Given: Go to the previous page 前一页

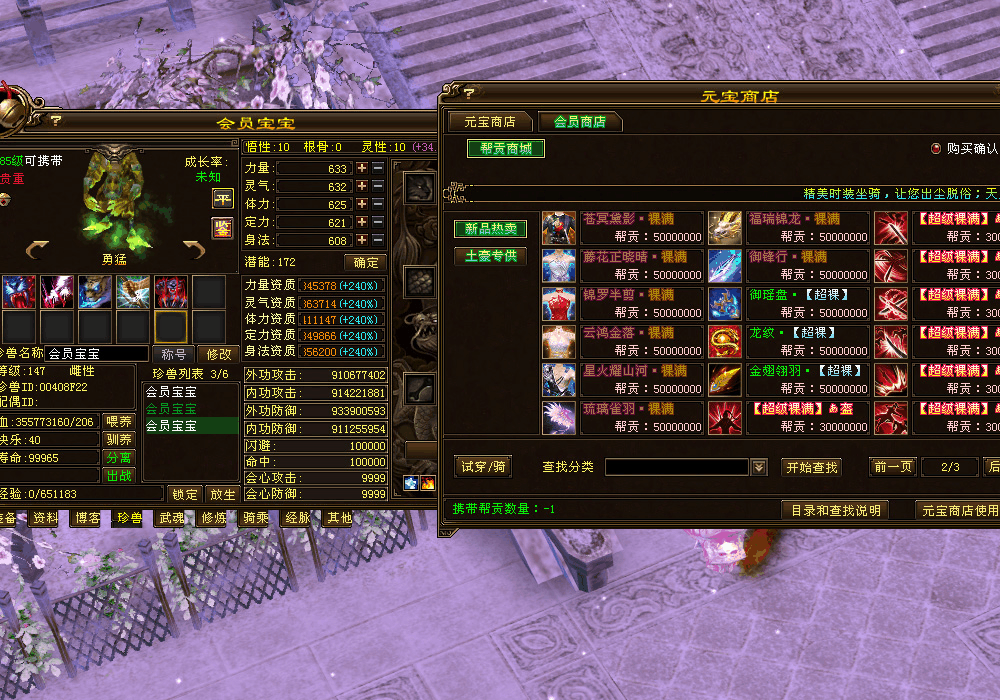Looking at the screenshot, I should [x=893, y=467].
